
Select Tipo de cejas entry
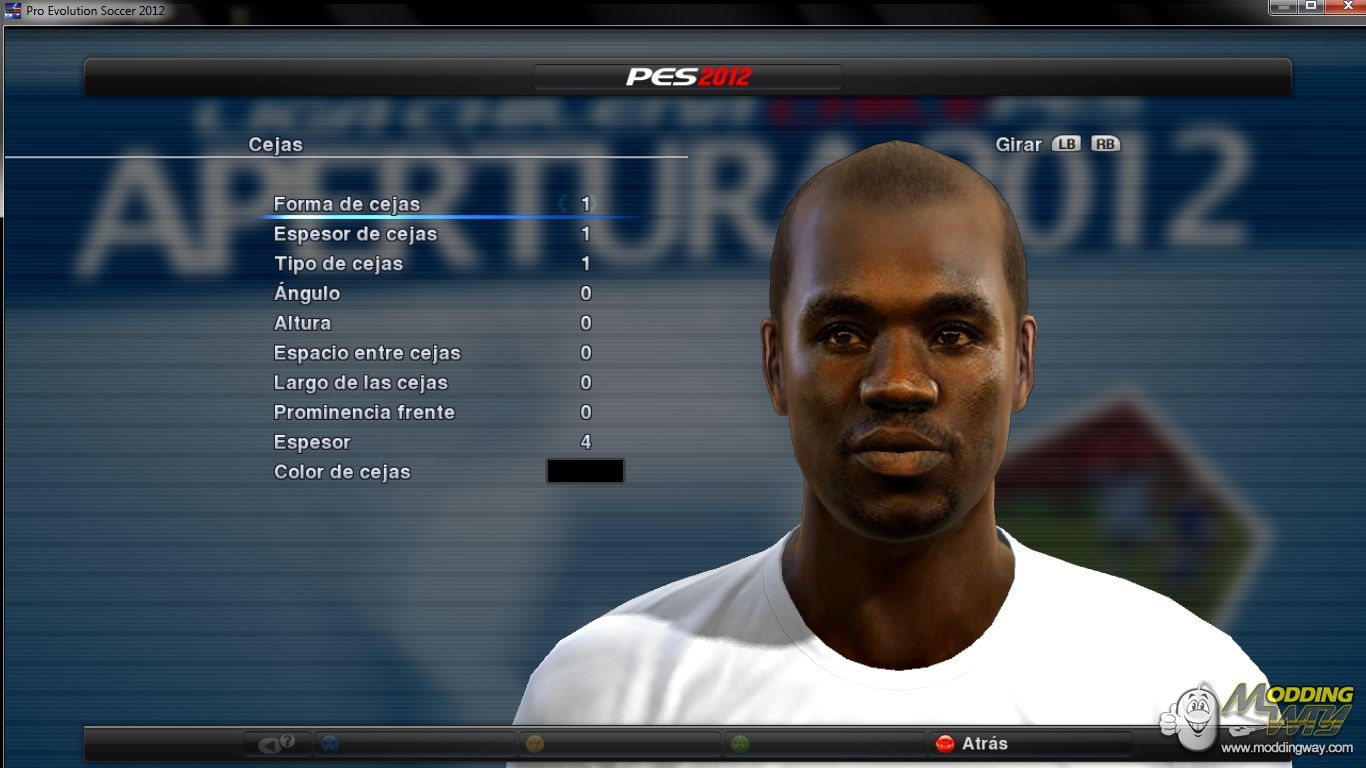pos(338,264)
